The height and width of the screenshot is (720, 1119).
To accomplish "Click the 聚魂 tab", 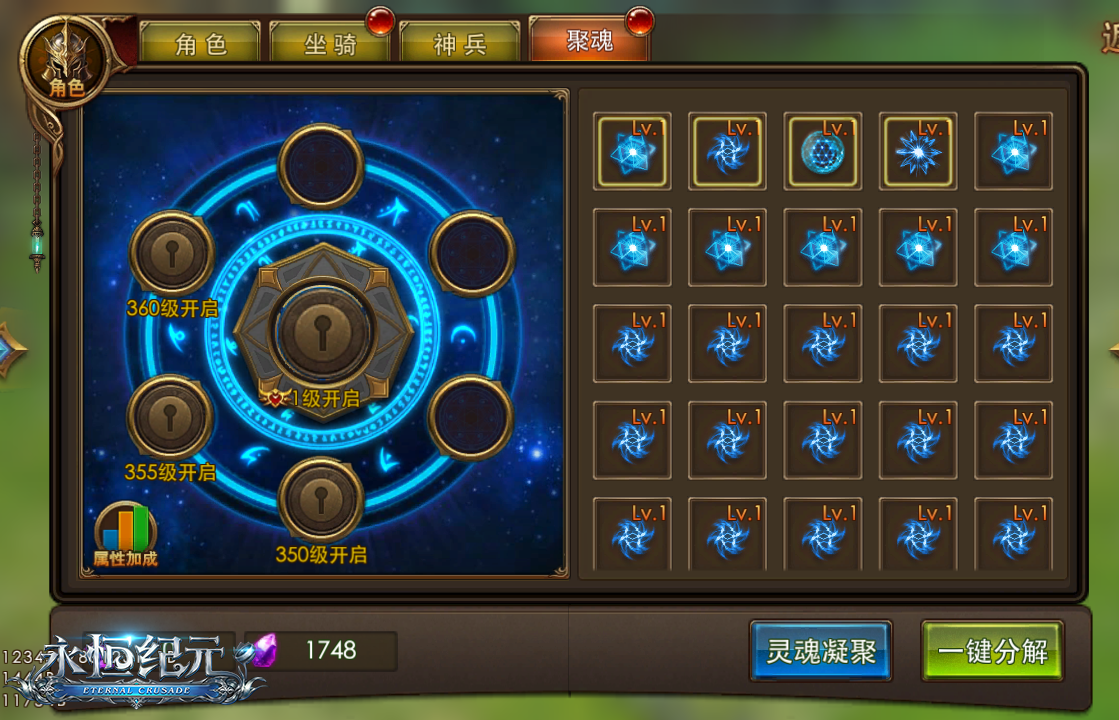I will coord(589,41).
